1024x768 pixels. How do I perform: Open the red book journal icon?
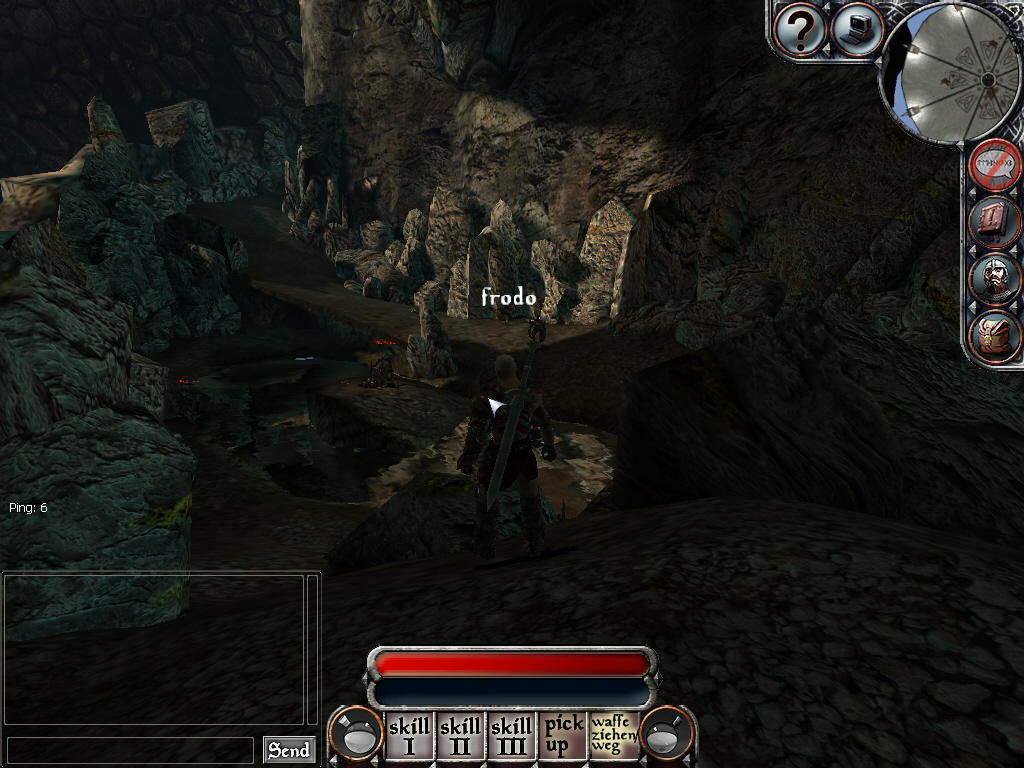pos(995,221)
